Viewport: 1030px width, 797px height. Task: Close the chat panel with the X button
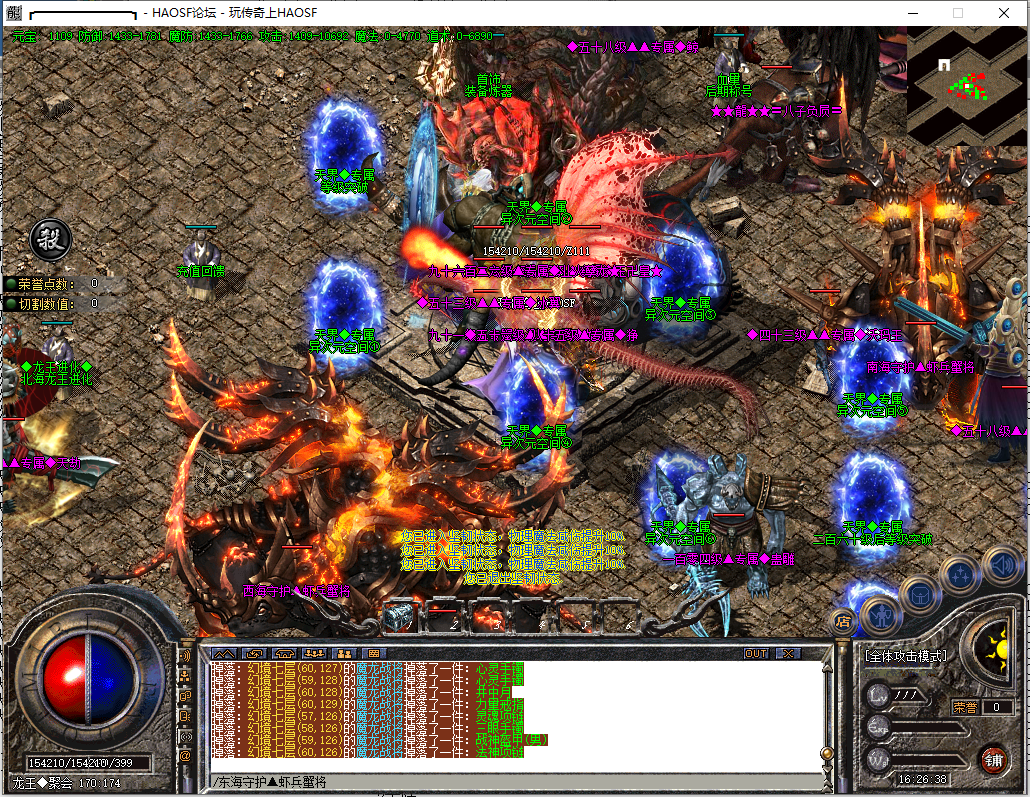click(789, 654)
